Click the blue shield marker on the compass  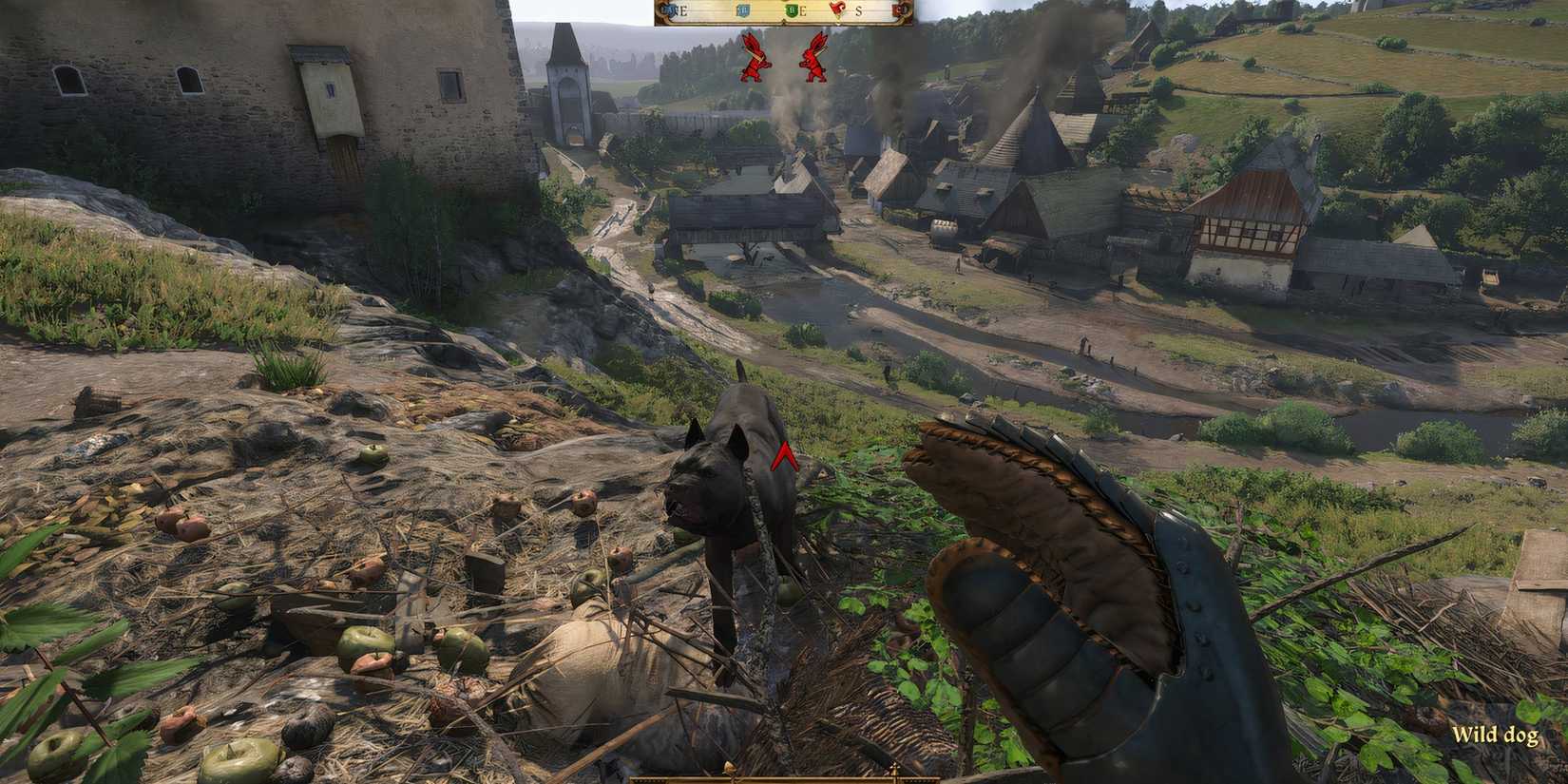[743, 10]
